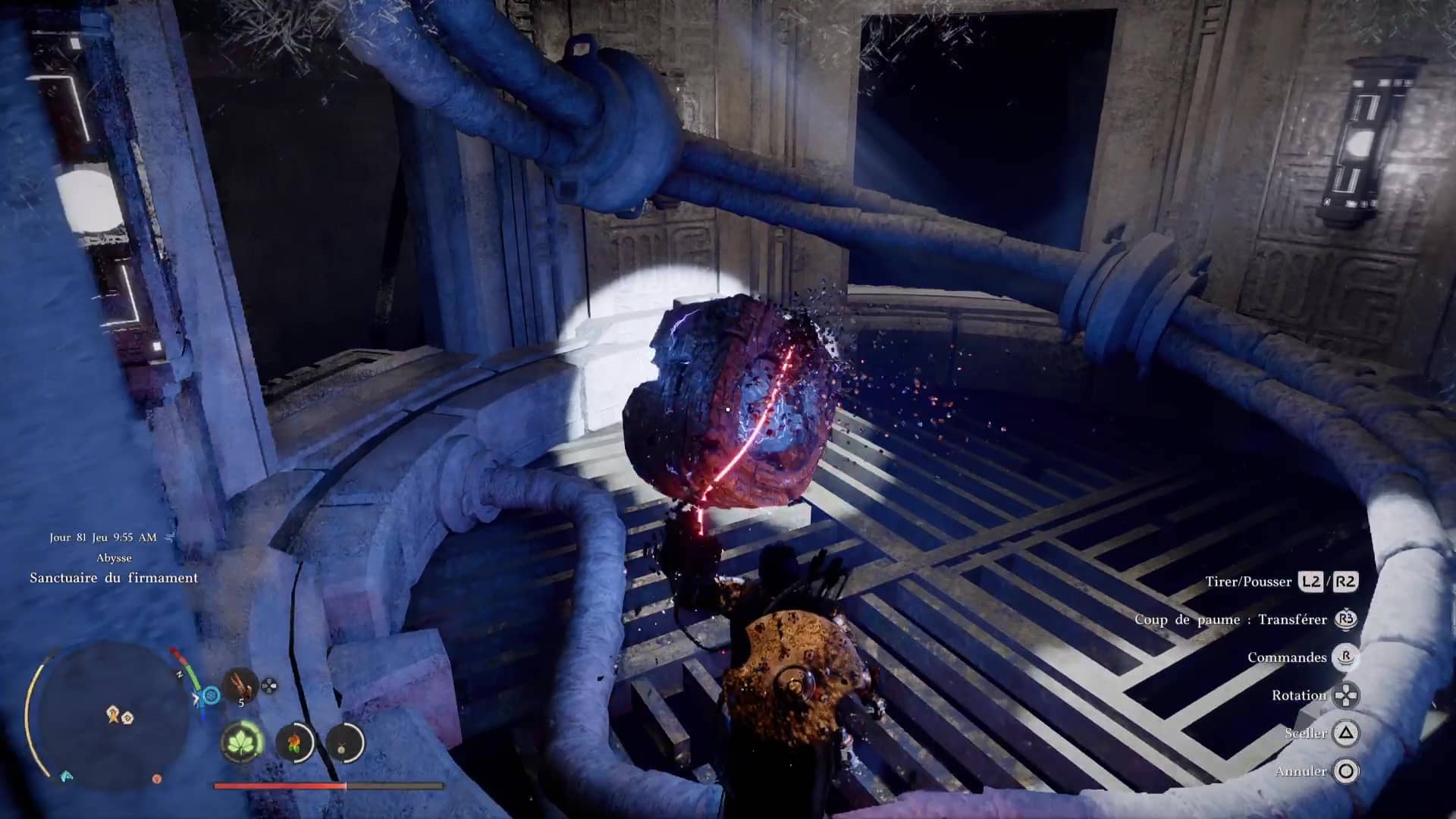Click the blue circular gadget icon beside minimap

212,695
